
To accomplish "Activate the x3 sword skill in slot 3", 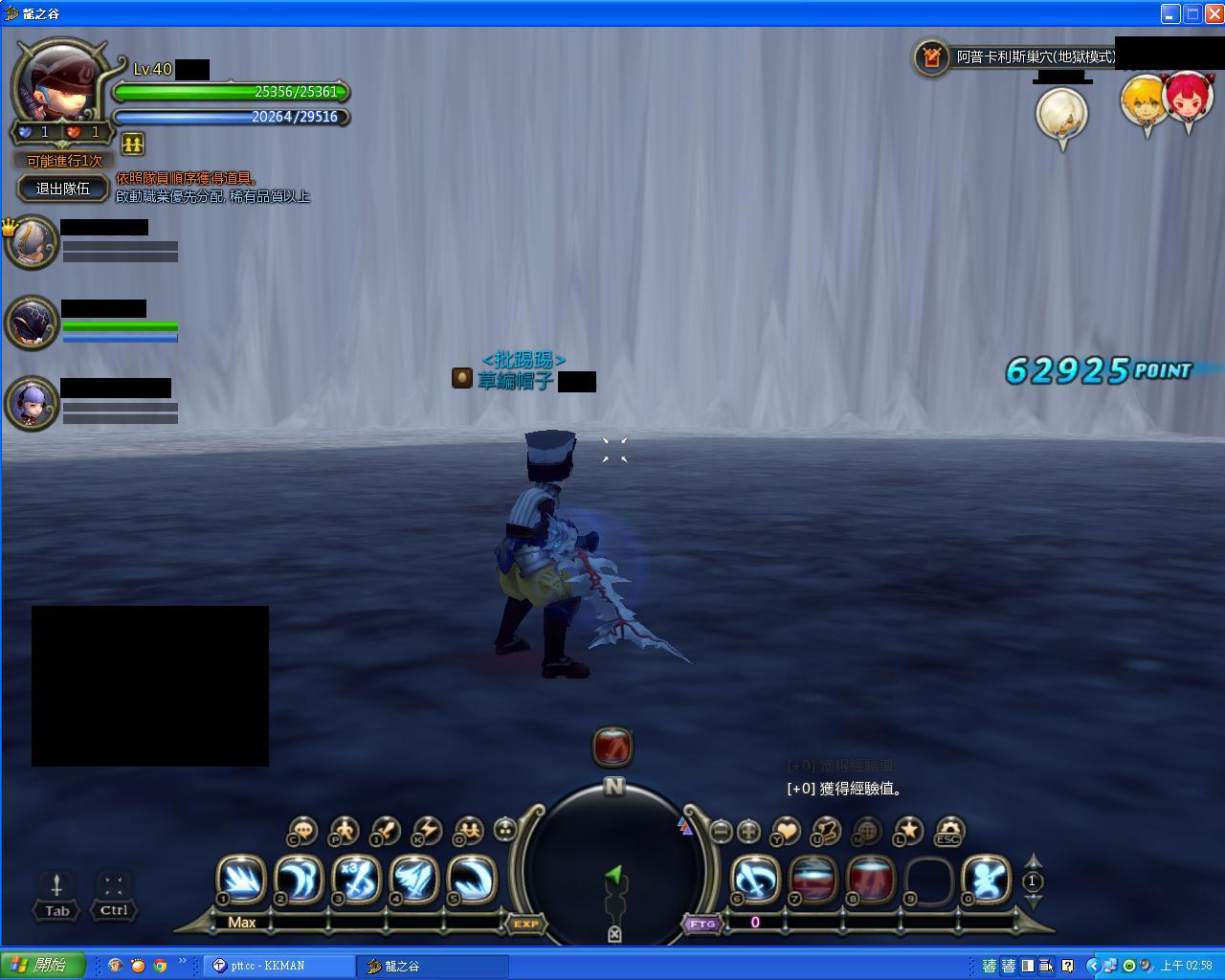I will [x=356, y=880].
